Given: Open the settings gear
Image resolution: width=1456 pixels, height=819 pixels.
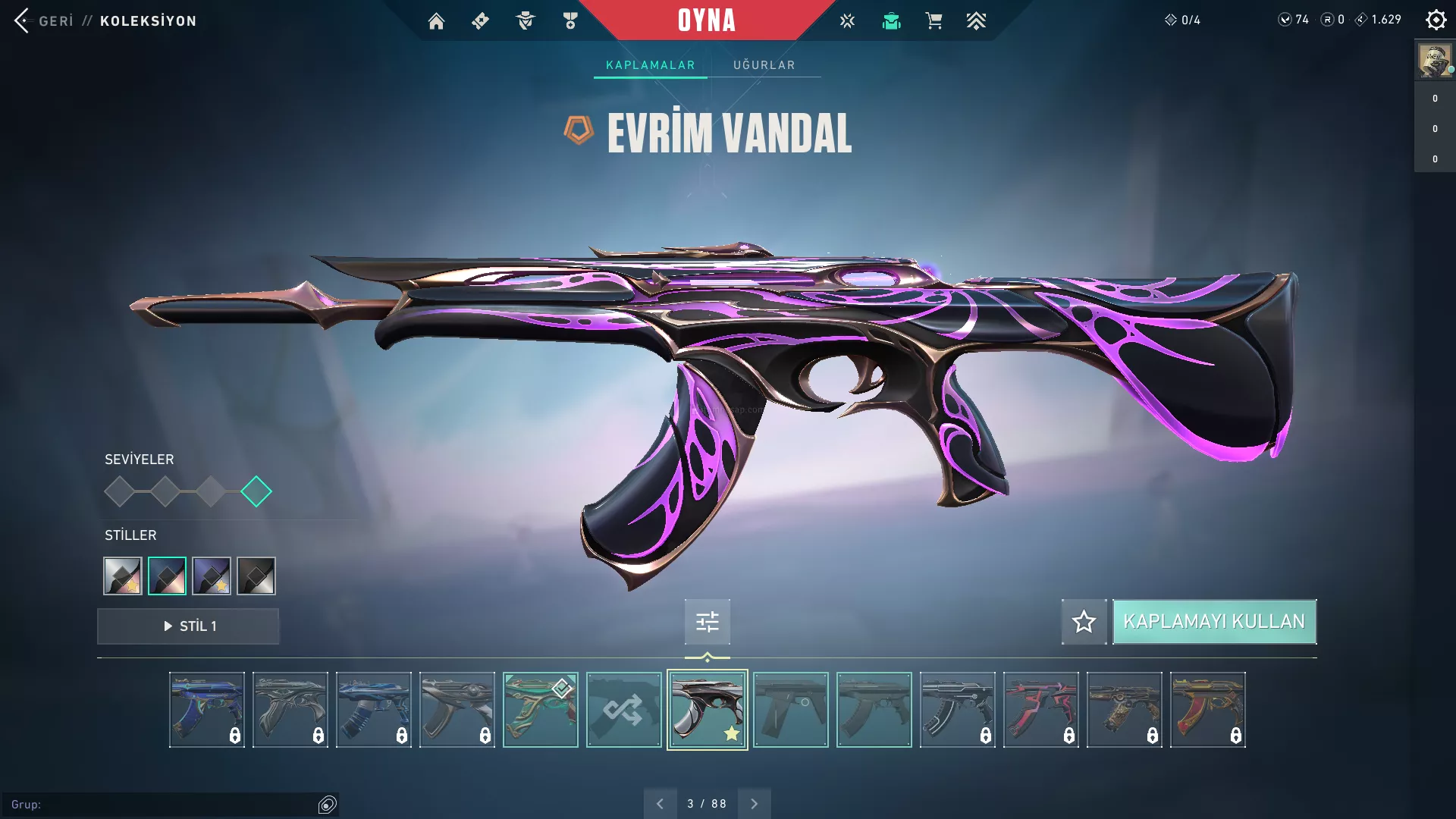Looking at the screenshot, I should point(1436,20).
